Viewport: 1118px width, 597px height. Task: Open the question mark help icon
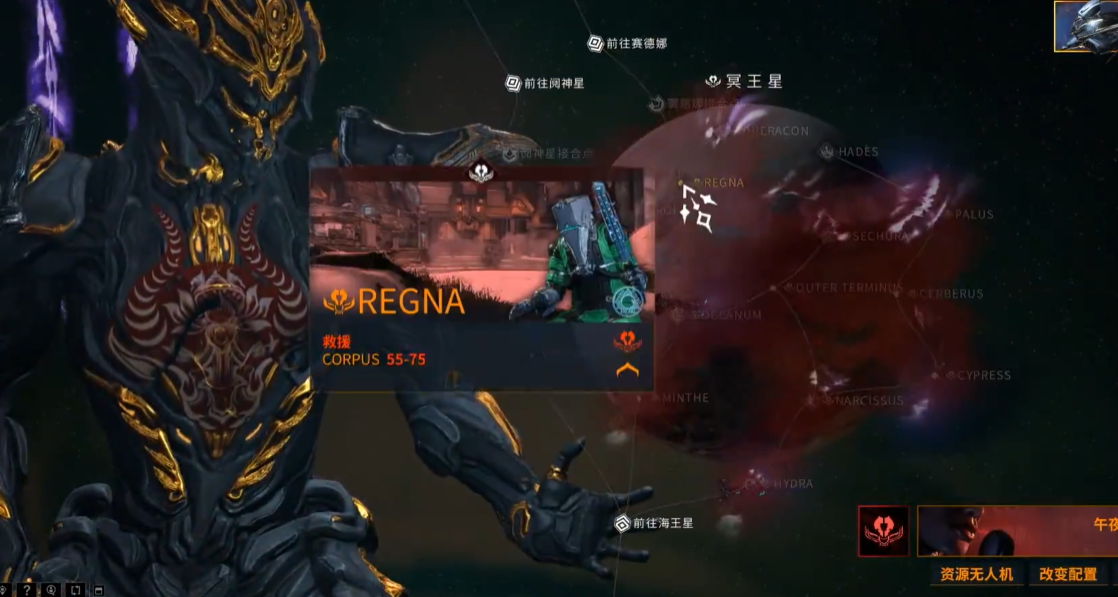tap(27, 589)
